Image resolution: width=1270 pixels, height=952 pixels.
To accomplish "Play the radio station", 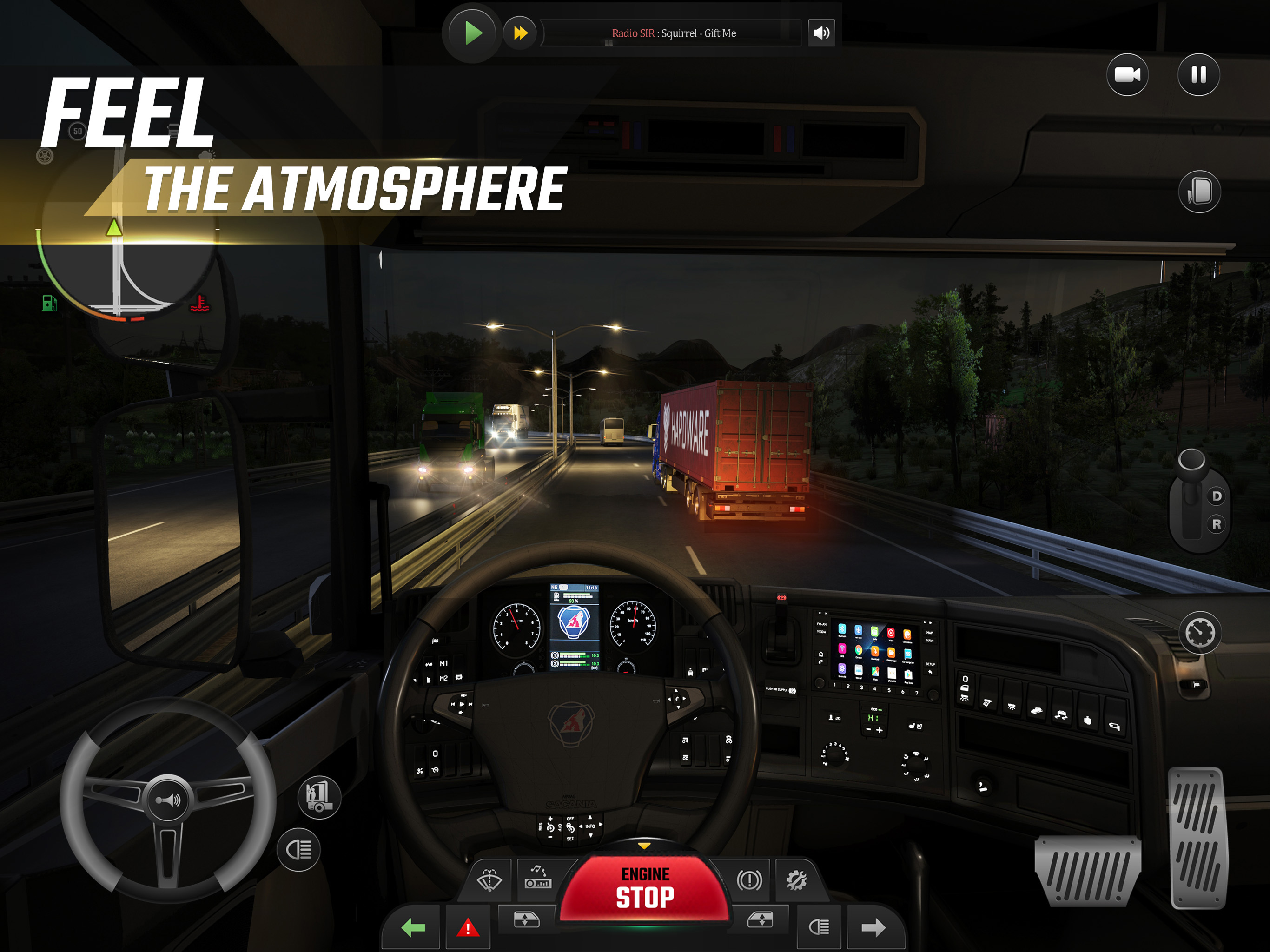I will pos(472,33).
